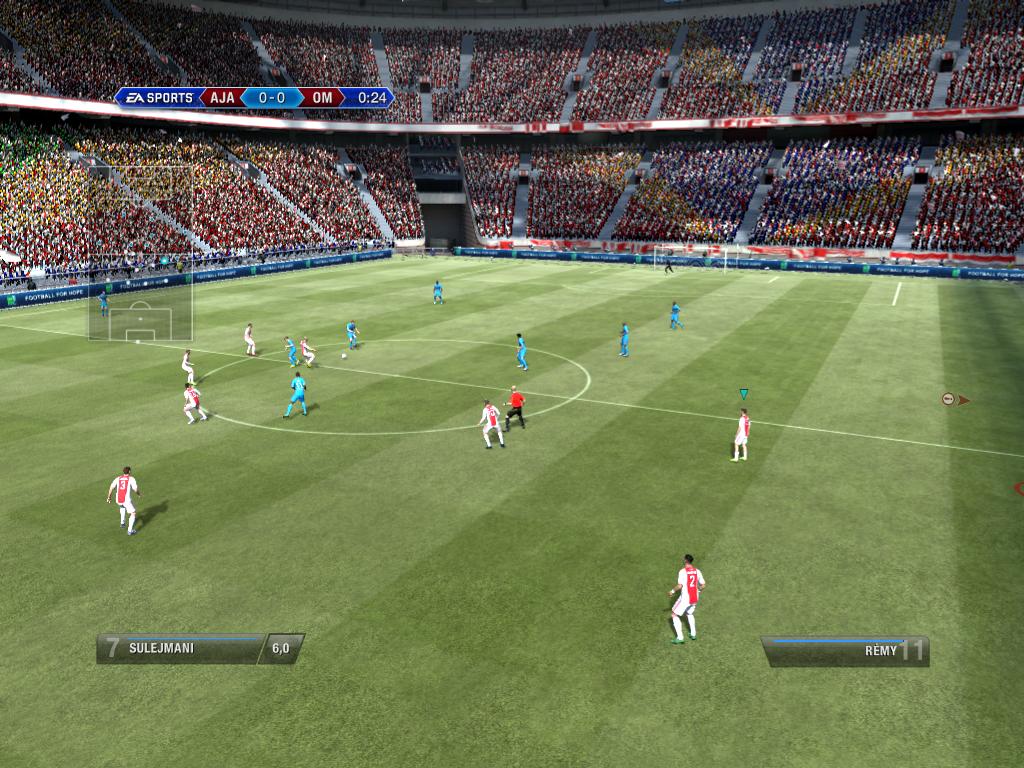Click the pitch radar minimap
The image size is (1024, 768).
coord(140,252)
